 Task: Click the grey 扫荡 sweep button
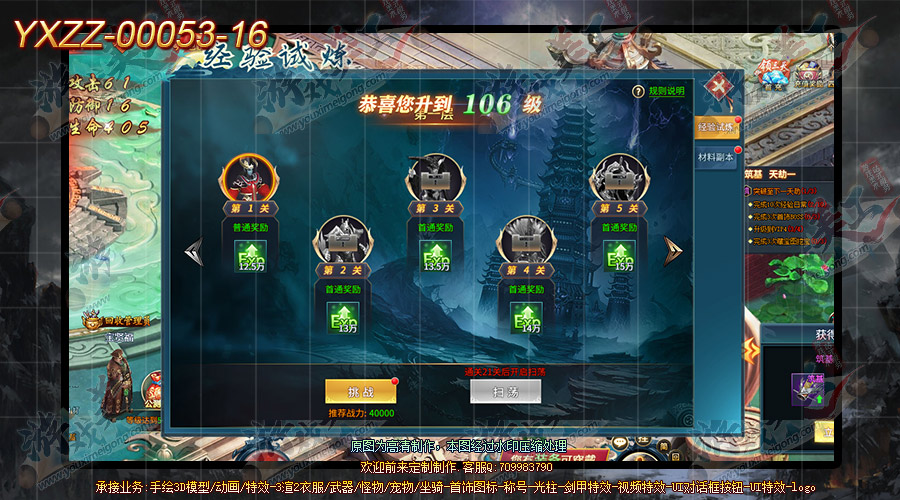coord(505,391)
